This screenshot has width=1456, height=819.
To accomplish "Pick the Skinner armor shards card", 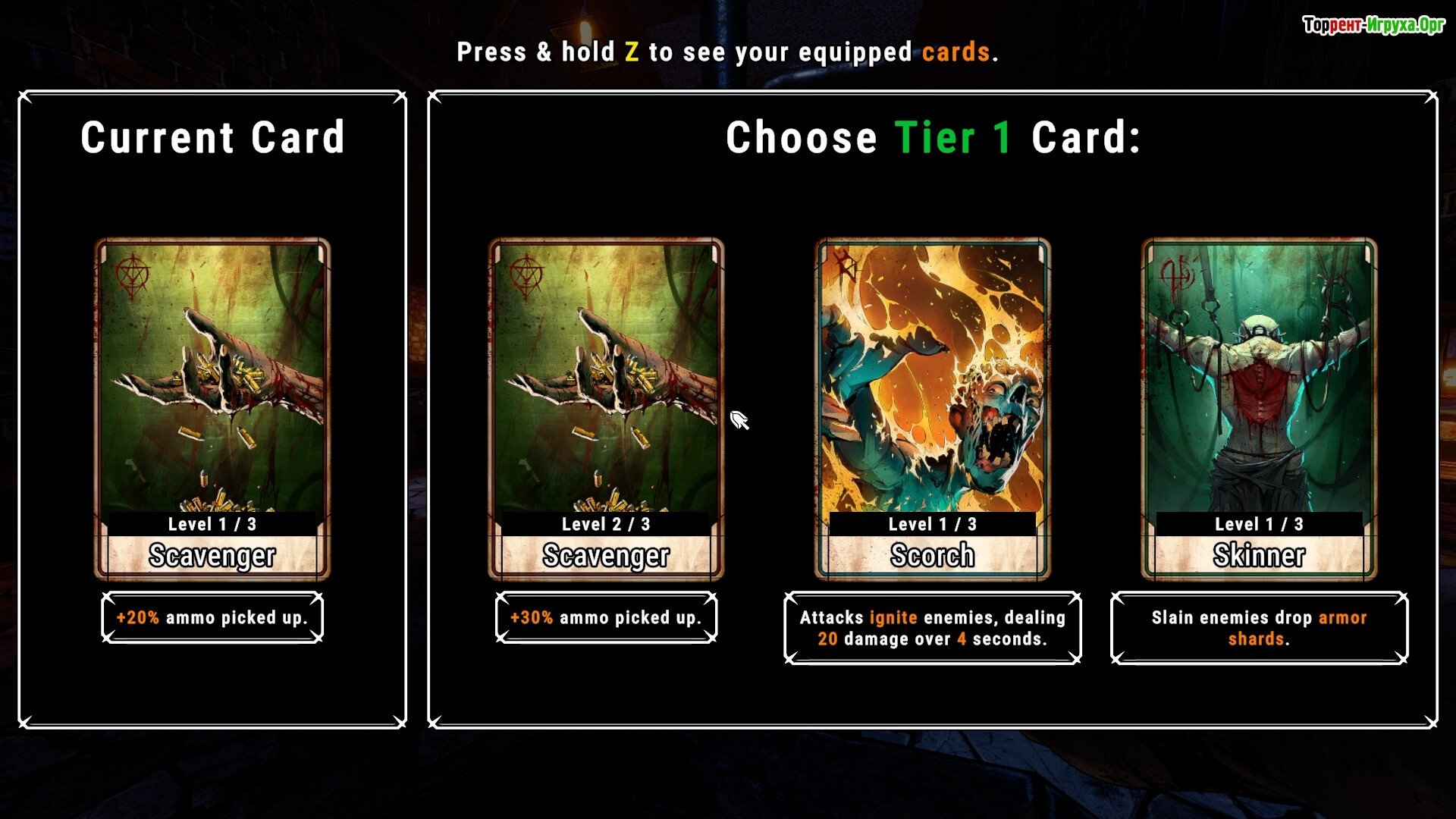I will [1259, 409].
